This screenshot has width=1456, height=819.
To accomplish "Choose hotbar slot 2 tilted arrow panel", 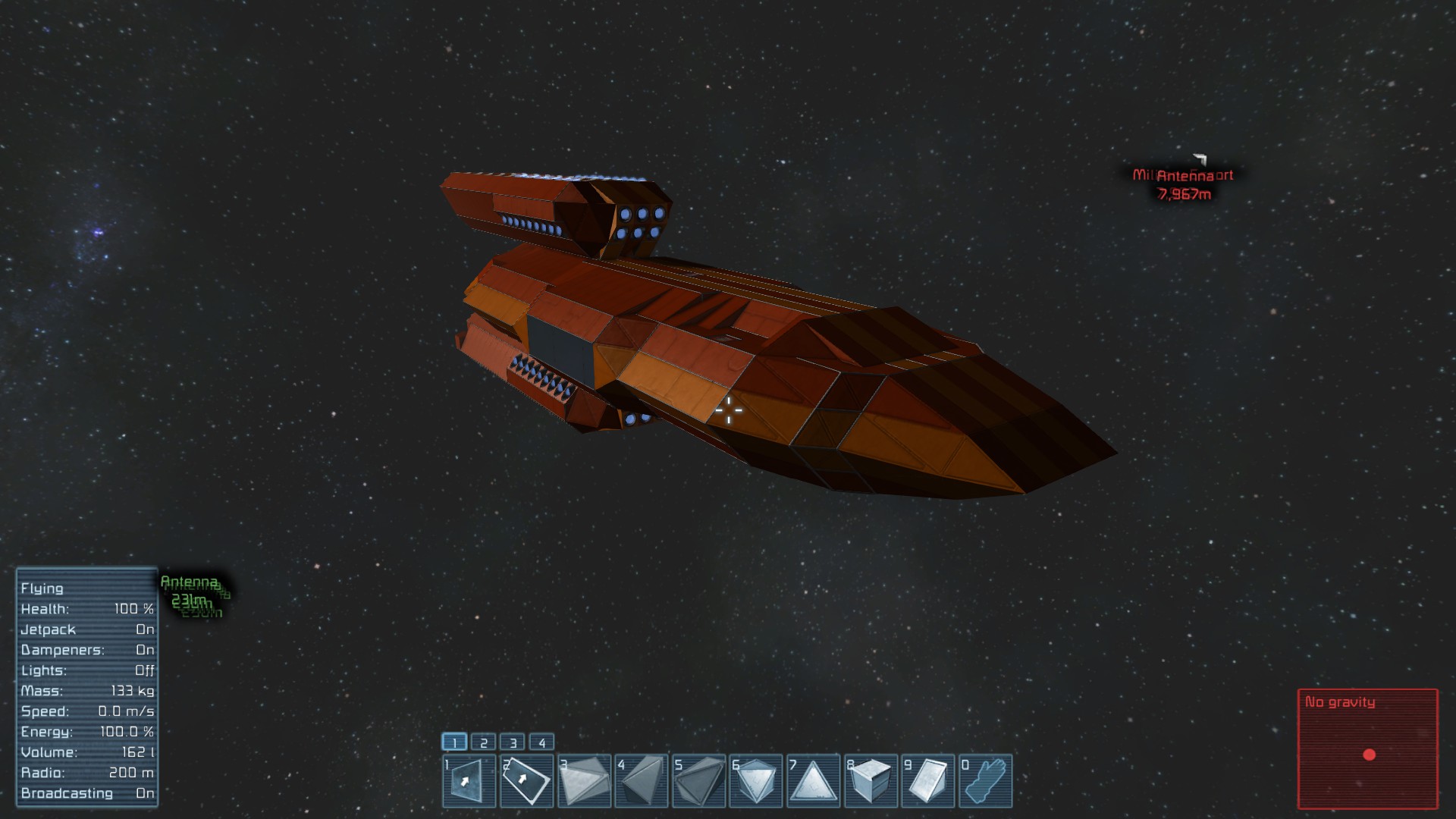I will coord(526,780).
